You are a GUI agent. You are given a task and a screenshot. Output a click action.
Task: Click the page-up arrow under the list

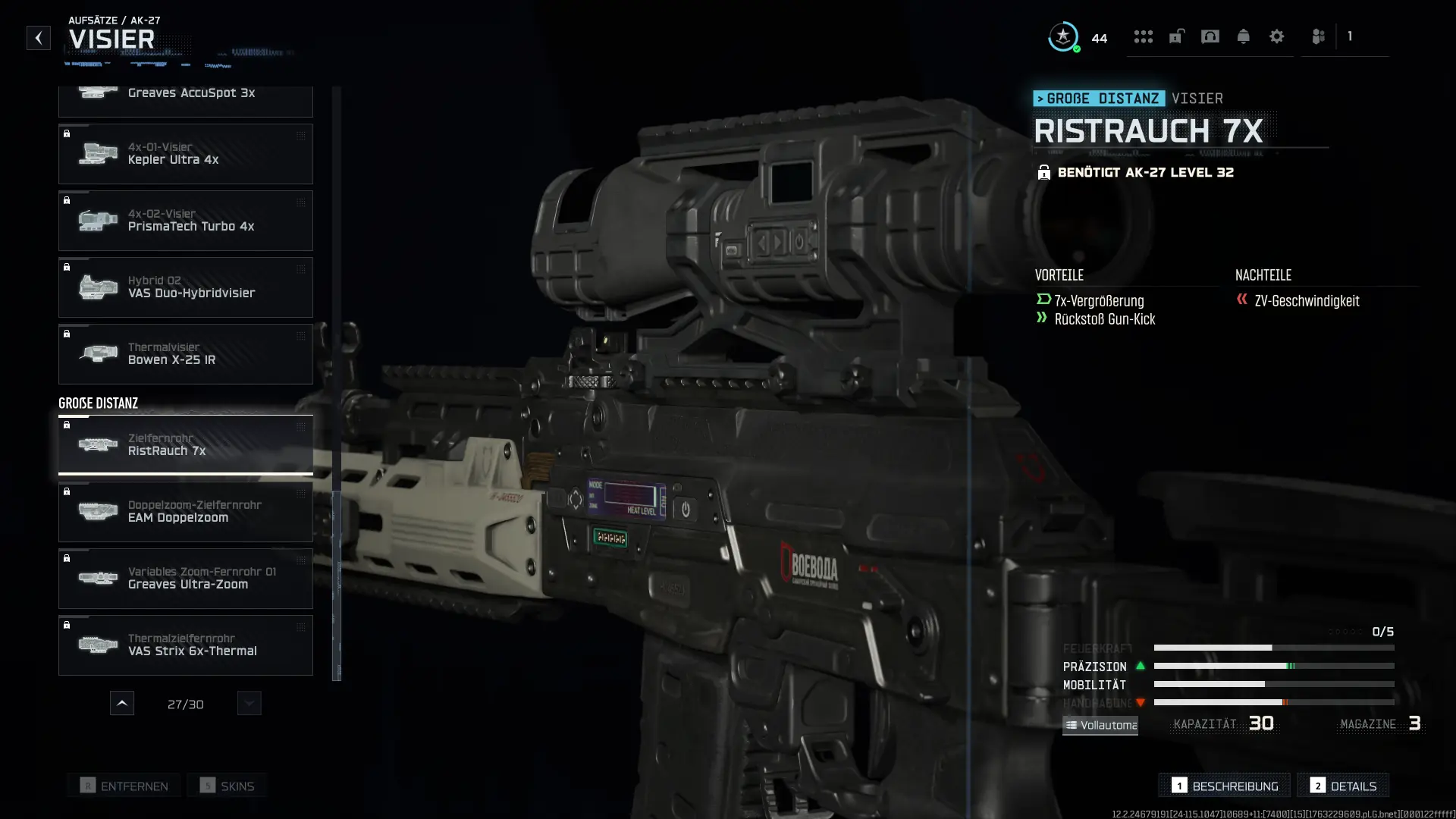pos(122,704)
